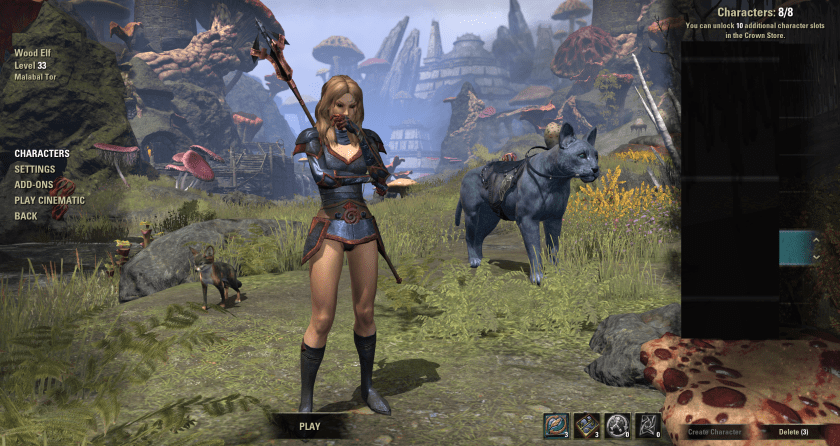840x446 pixels.
Task: Select Play Cinematic
Action: [x=50, y=200]
